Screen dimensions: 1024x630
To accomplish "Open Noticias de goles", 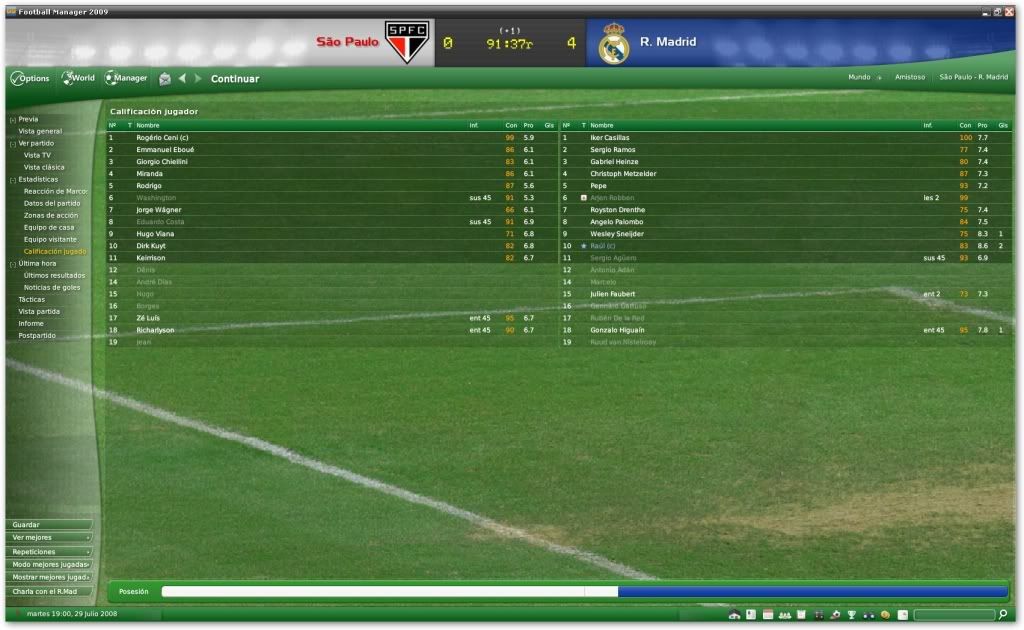I will click(x=52, y=287).
